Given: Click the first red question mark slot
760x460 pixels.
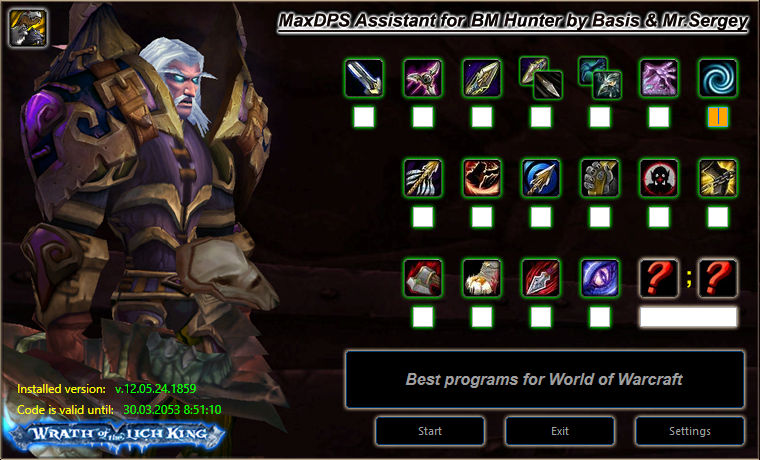Looking at the screenshot, I should point(659,278).
